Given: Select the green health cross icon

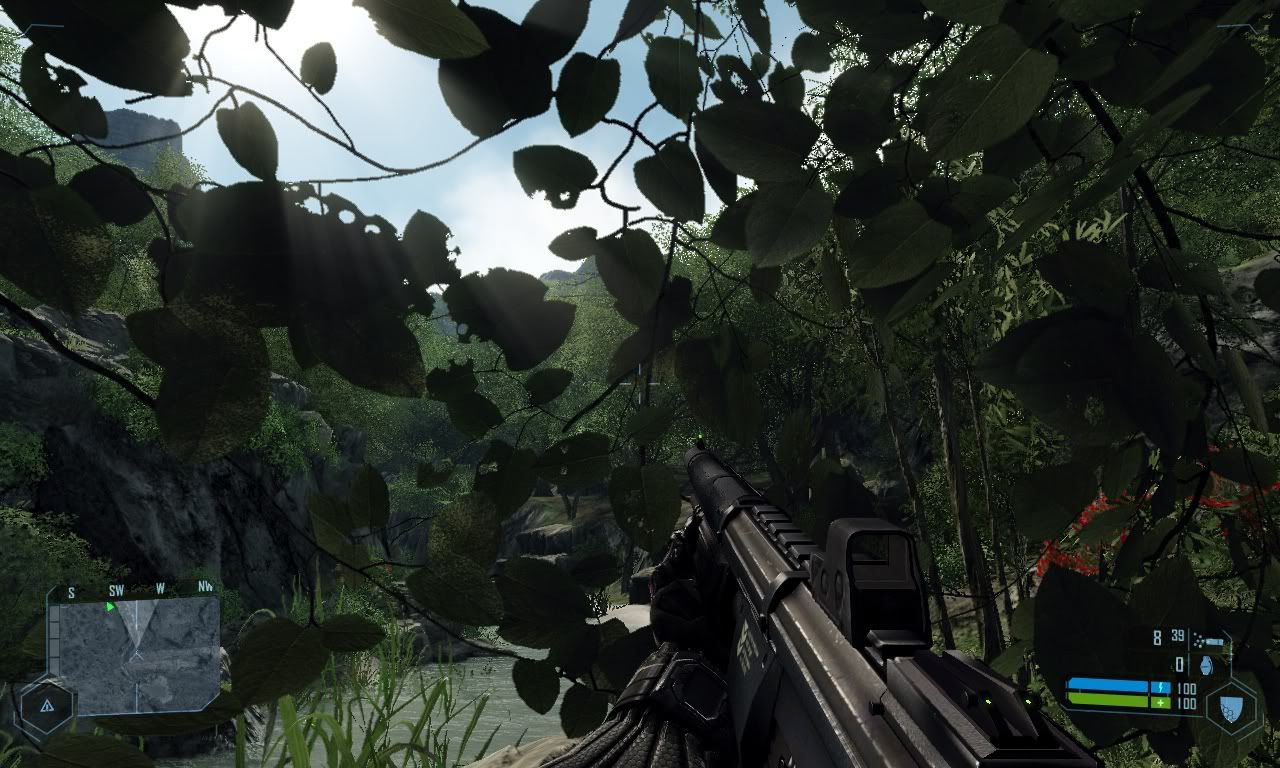Looking at the screenshot, I should pos(1161,702).
